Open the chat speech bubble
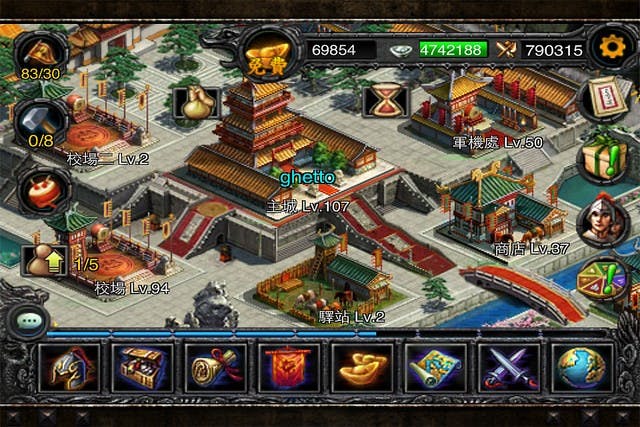The image size is (640, 427). (x=27, y=321)
